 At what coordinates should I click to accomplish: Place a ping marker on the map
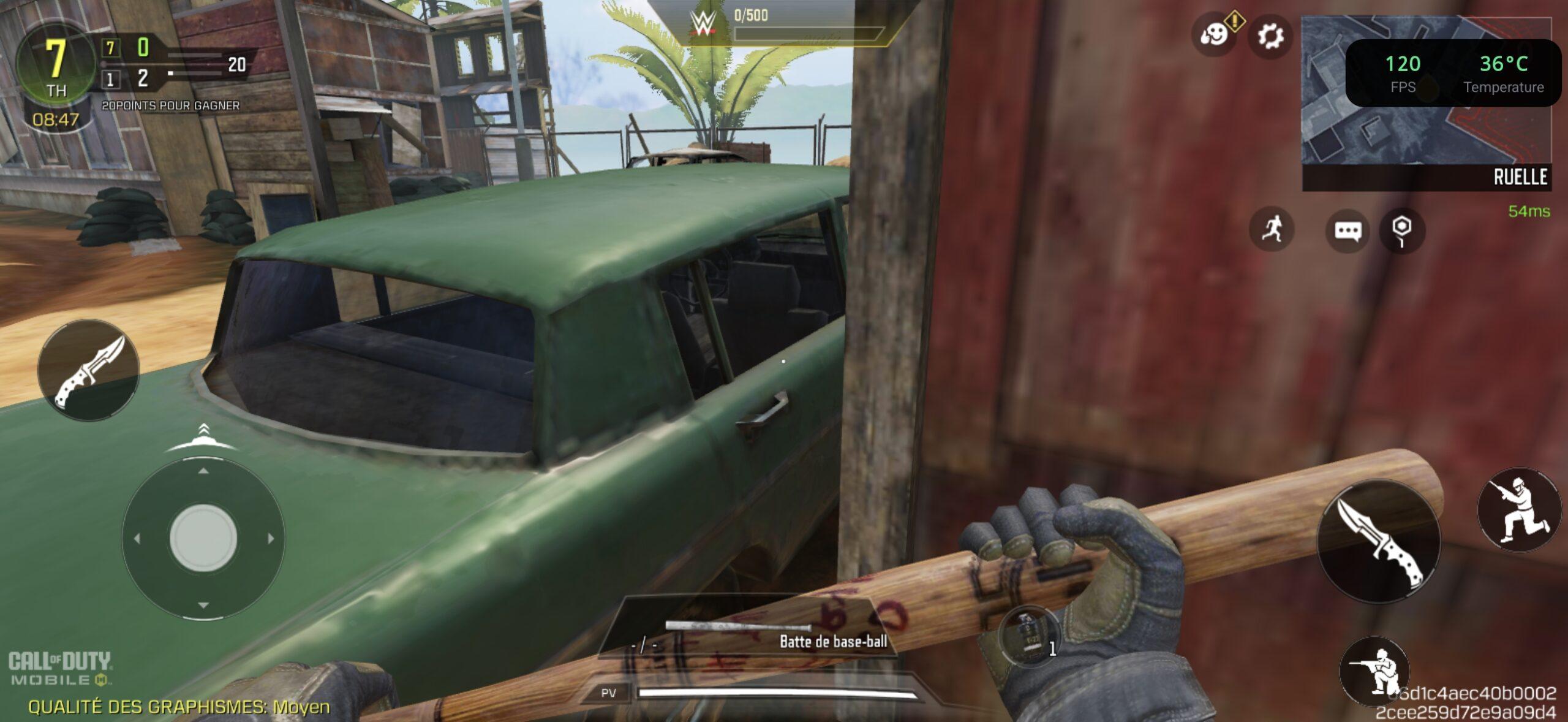[1402, 230]
